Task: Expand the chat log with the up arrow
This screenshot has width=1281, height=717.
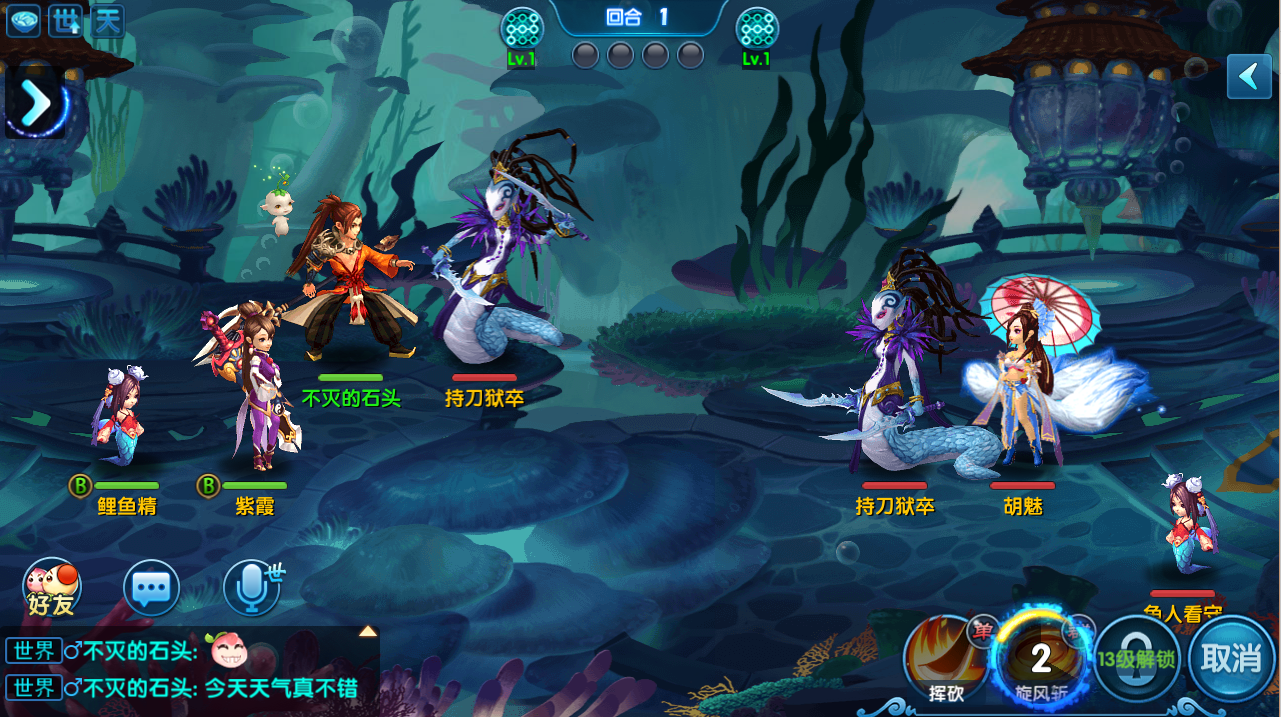Action: [x=368, y=631]
